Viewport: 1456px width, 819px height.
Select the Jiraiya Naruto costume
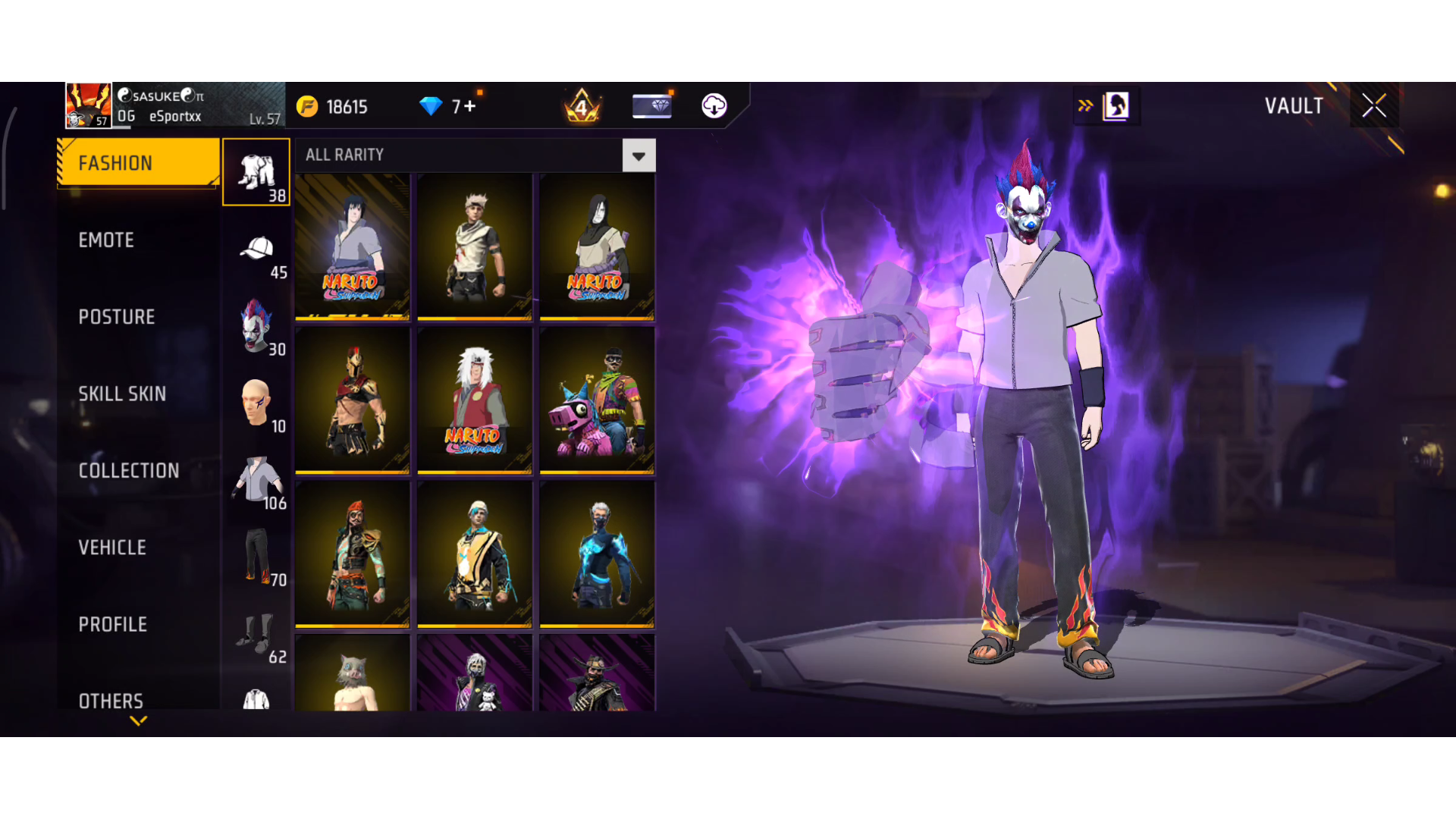(475, 400)
